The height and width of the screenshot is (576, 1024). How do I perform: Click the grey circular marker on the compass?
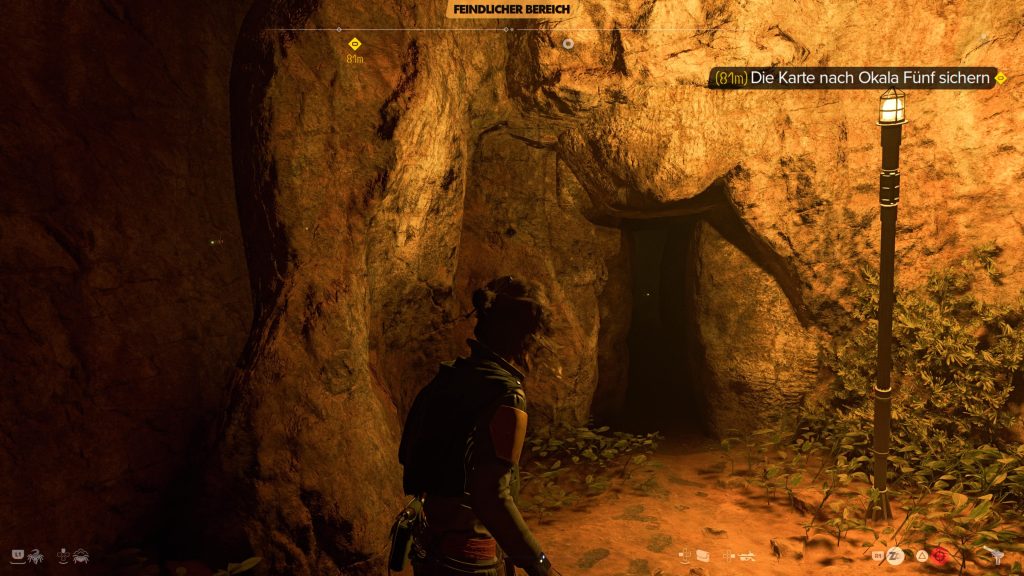coord(568,44)
